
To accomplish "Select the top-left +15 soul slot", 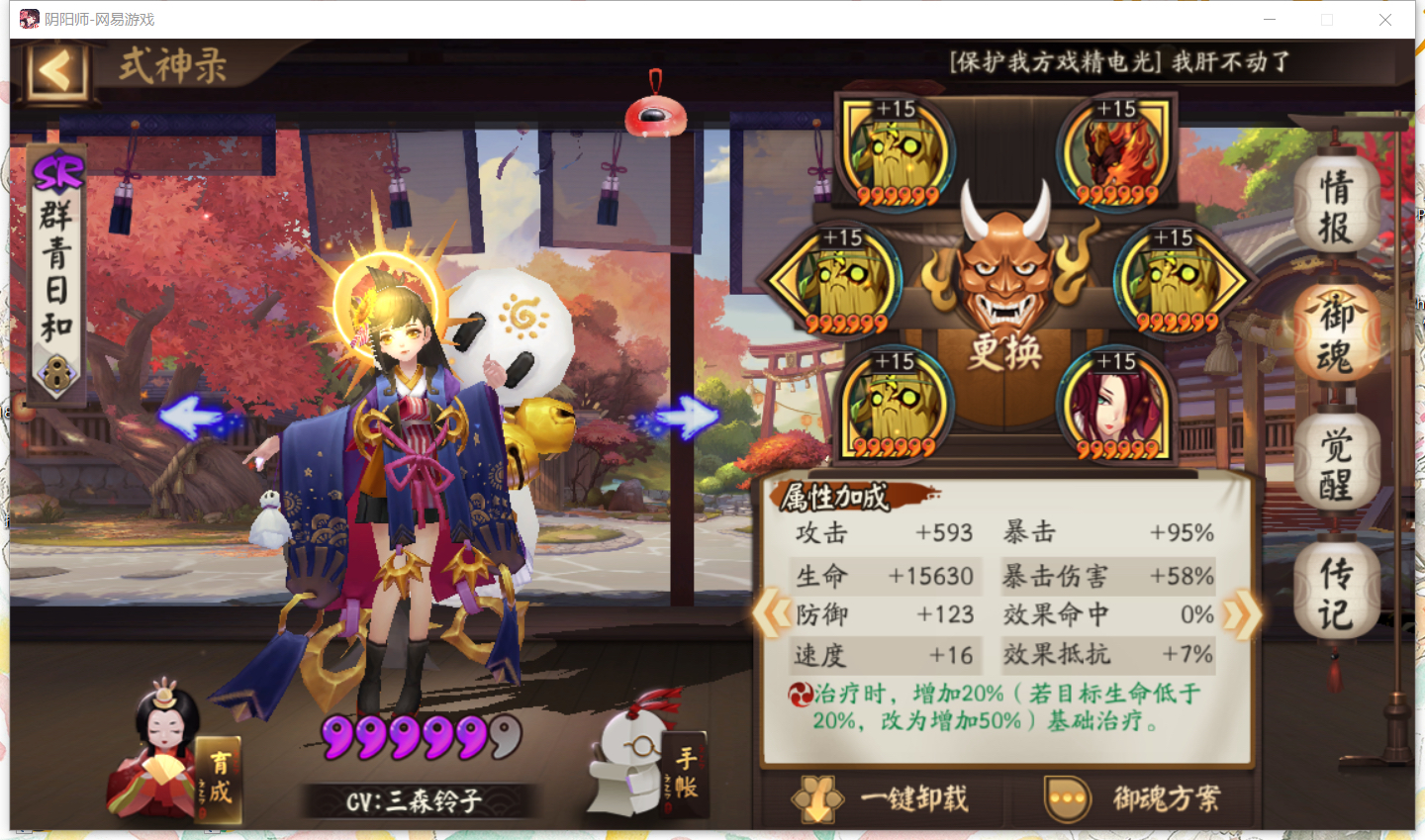I will pos(896,153).
